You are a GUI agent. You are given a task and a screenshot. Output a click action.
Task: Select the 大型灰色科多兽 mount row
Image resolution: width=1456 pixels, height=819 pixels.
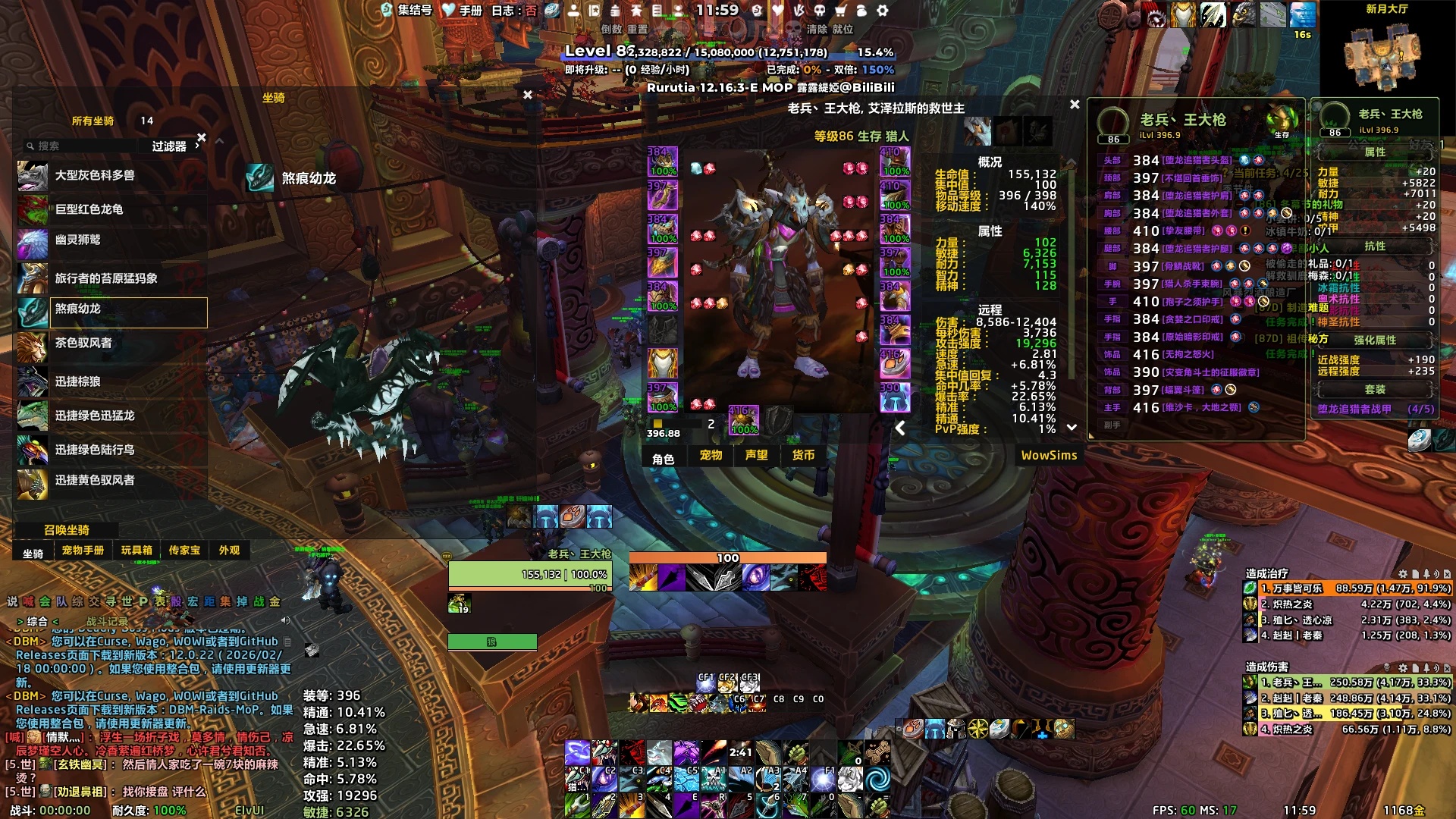click(111, 176)
